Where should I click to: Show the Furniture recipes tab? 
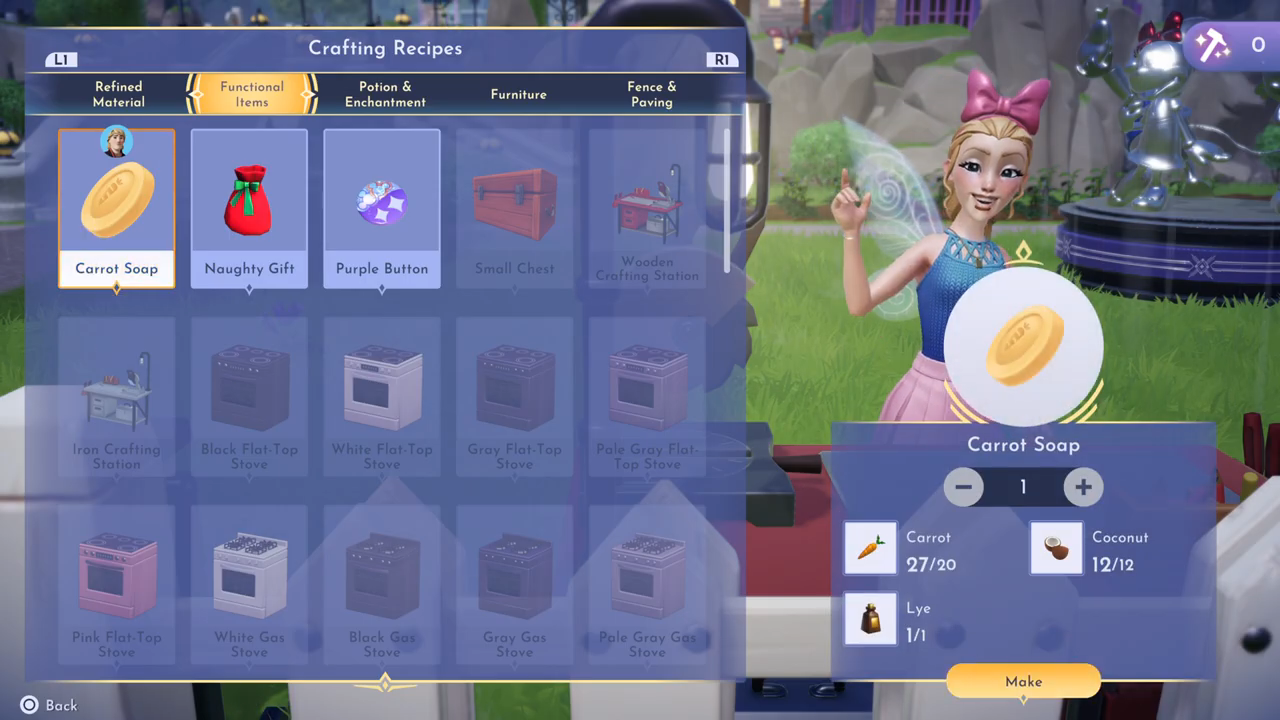point(518,94)
